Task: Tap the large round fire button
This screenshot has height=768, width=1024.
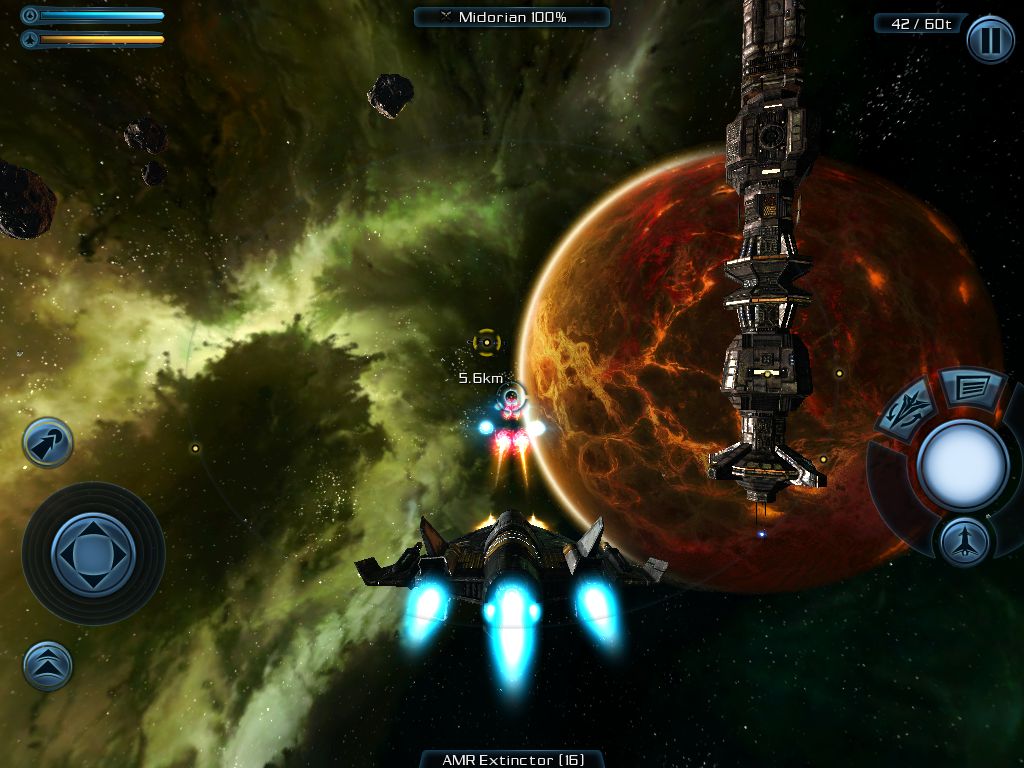Action: (x=962, y=464)
